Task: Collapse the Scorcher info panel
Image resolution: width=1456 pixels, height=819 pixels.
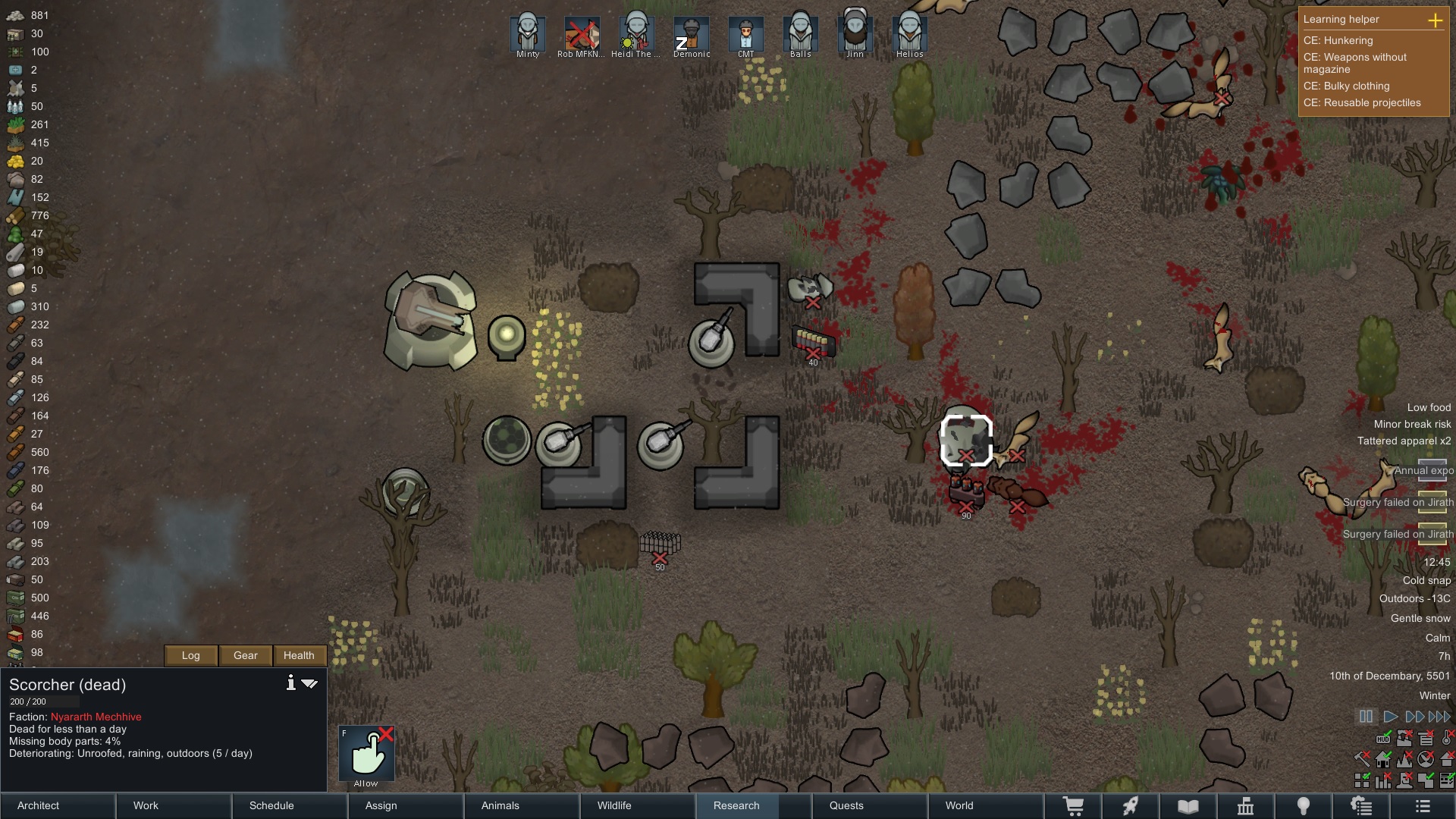Action: pos(311,683)
